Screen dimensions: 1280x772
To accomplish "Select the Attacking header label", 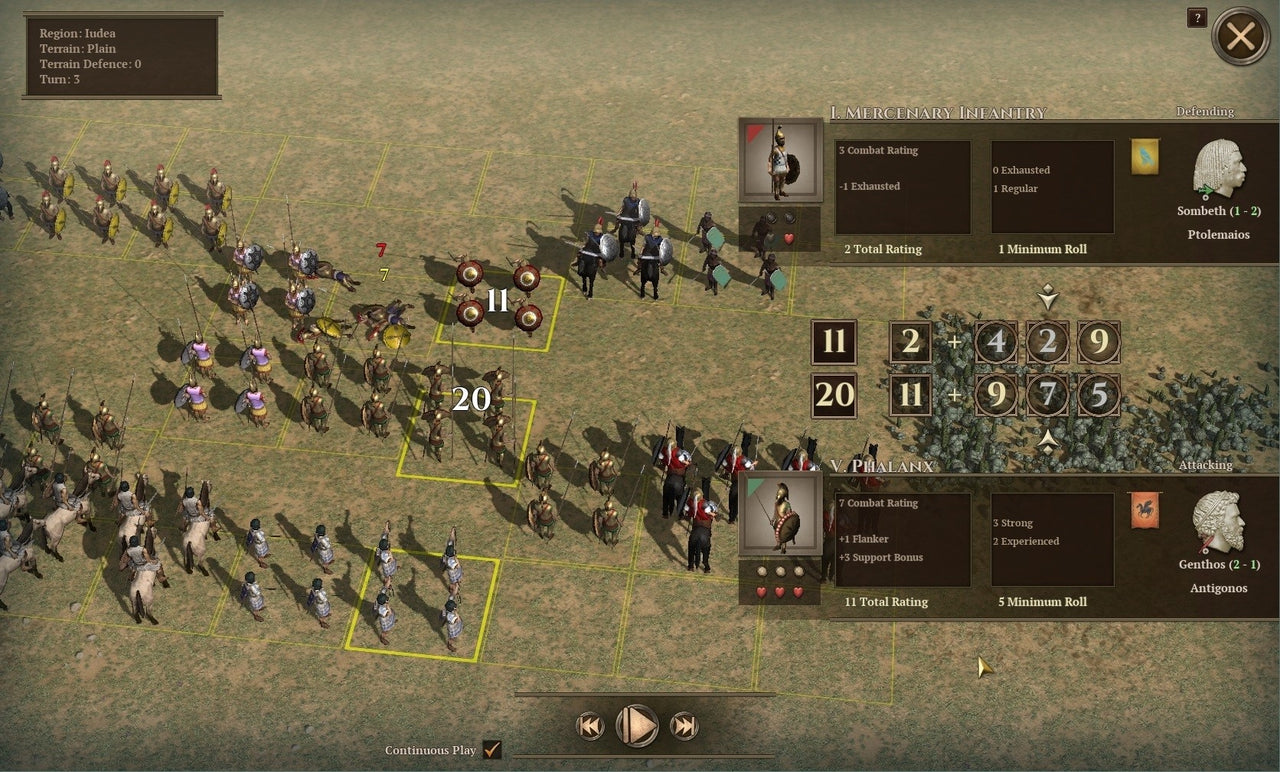I will point(1204,465).
